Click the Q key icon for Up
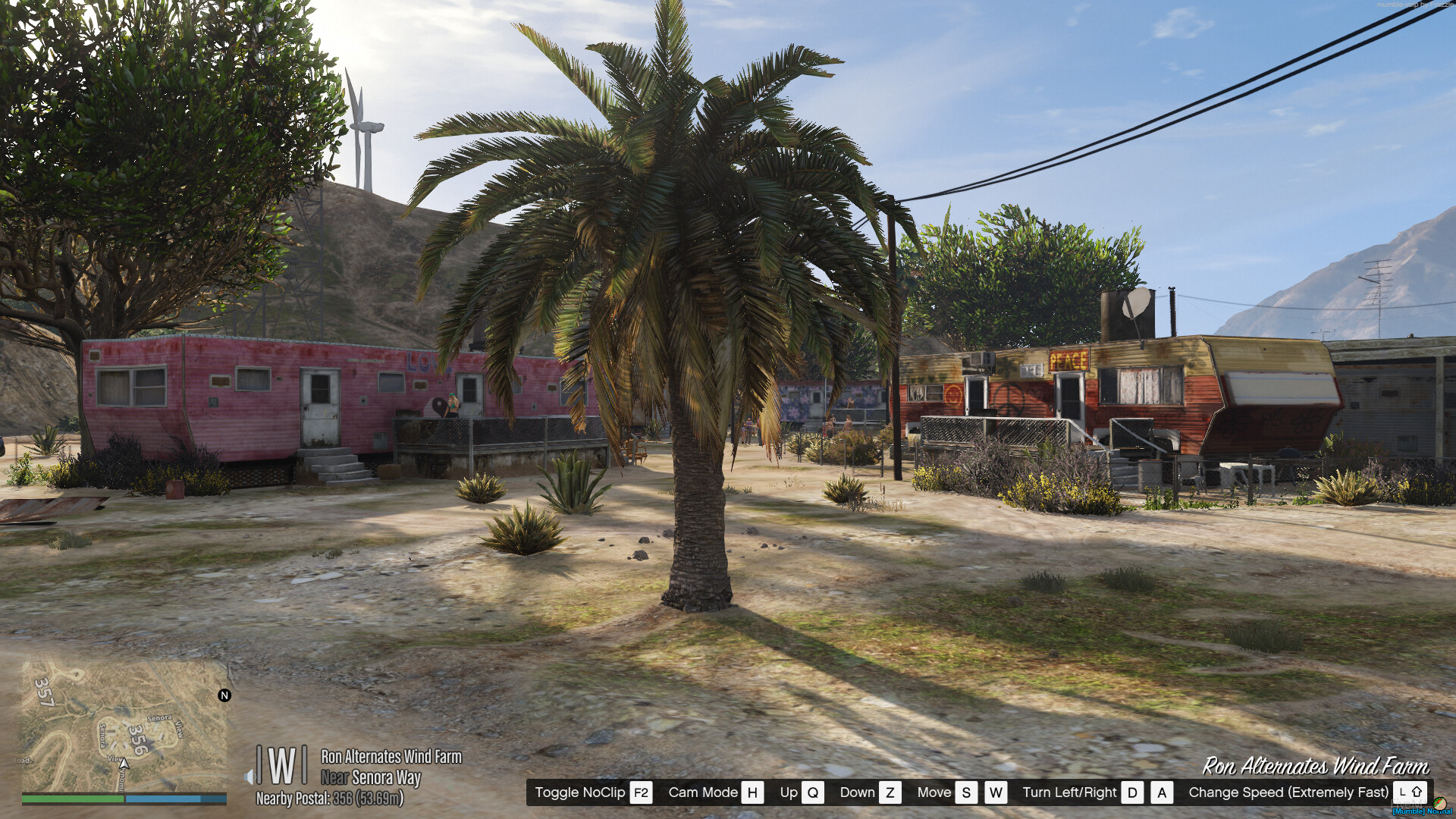Screen dimensions: 1456x819 pos(813,792)
